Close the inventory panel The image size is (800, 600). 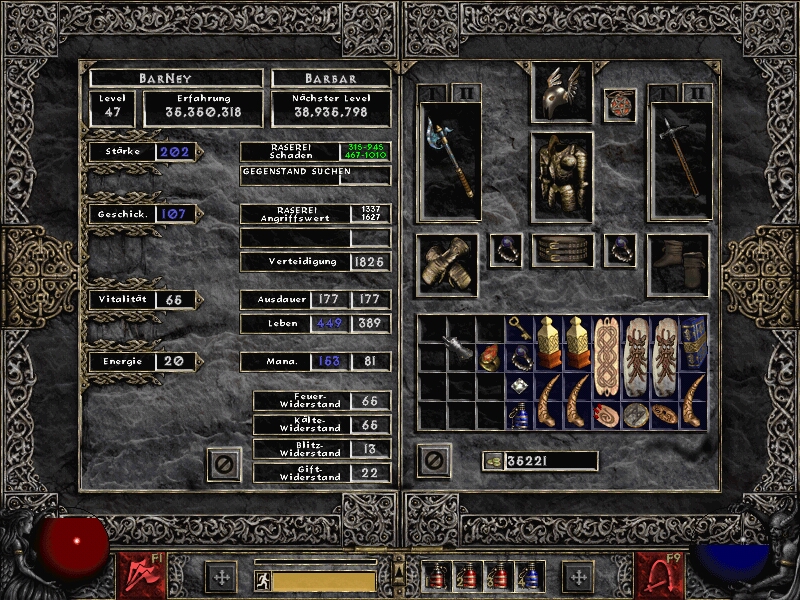click(x=433, y=460)
